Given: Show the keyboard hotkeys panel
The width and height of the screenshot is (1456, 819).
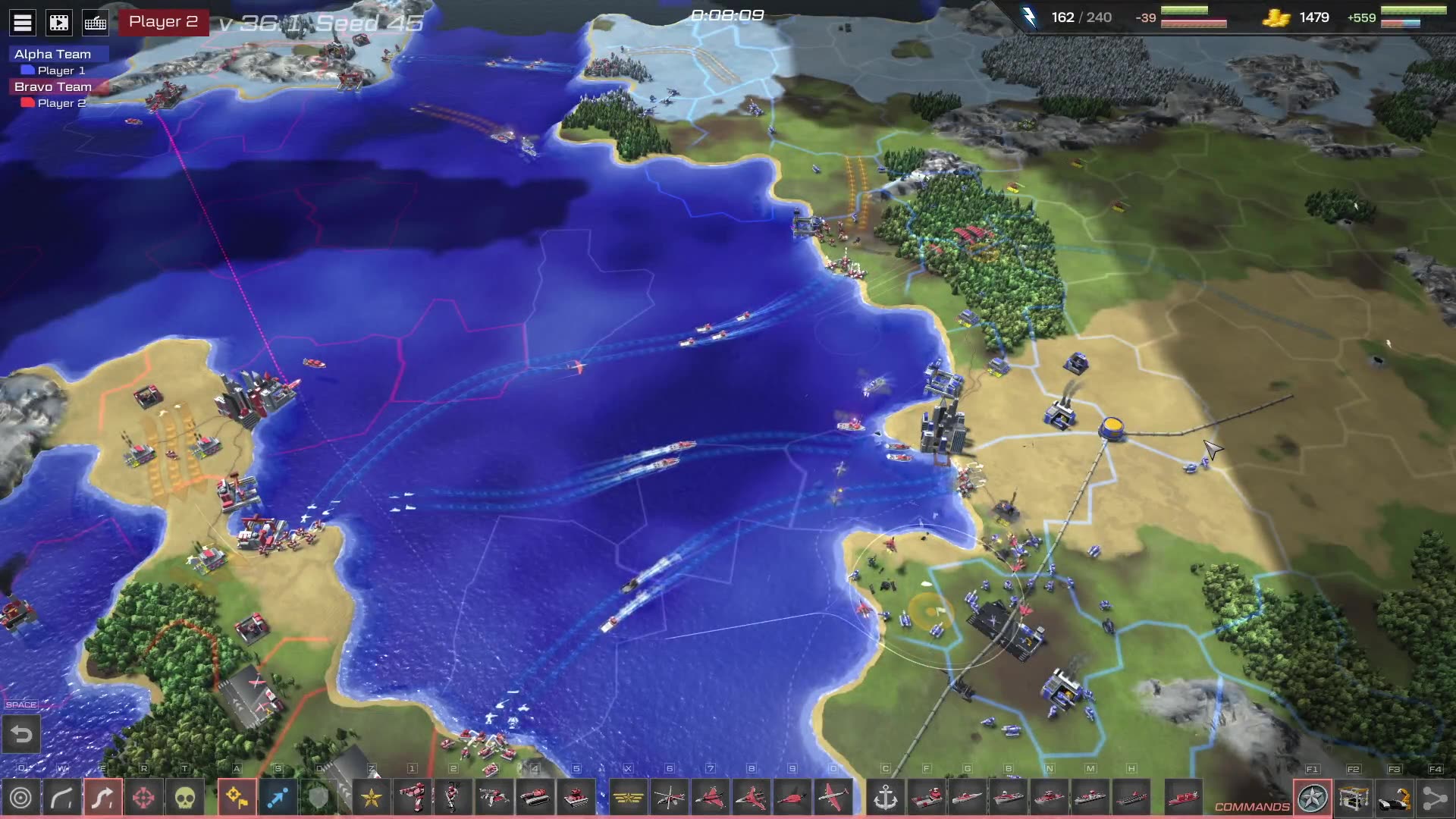Looking at the screenshot, I should 96,23.
